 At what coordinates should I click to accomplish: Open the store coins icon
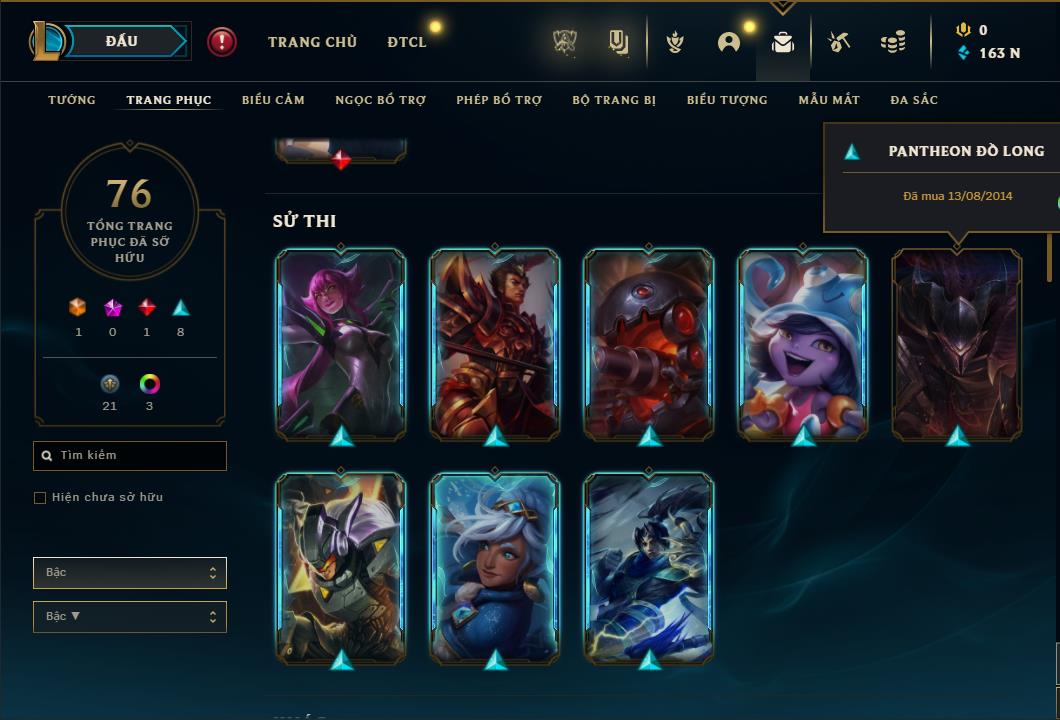893,42
